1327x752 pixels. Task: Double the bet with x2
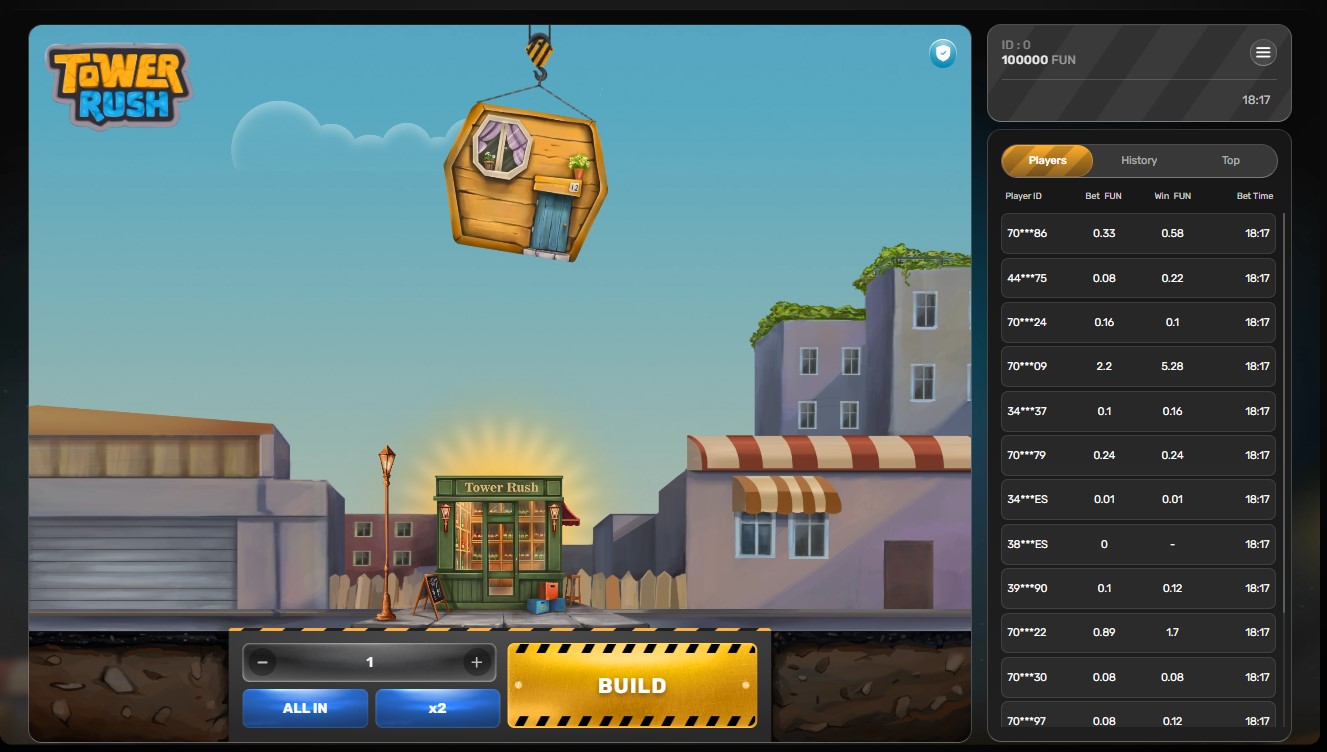(x=437, y=708)
